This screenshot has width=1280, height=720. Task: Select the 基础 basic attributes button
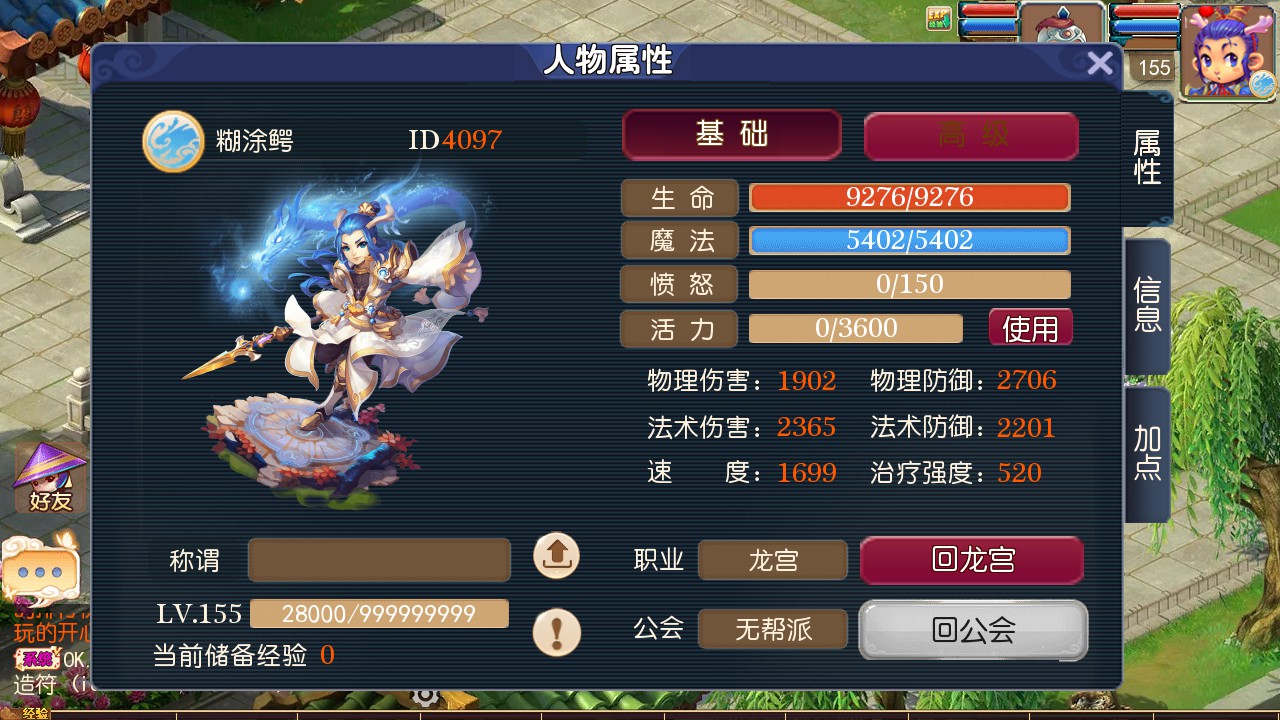731,135
